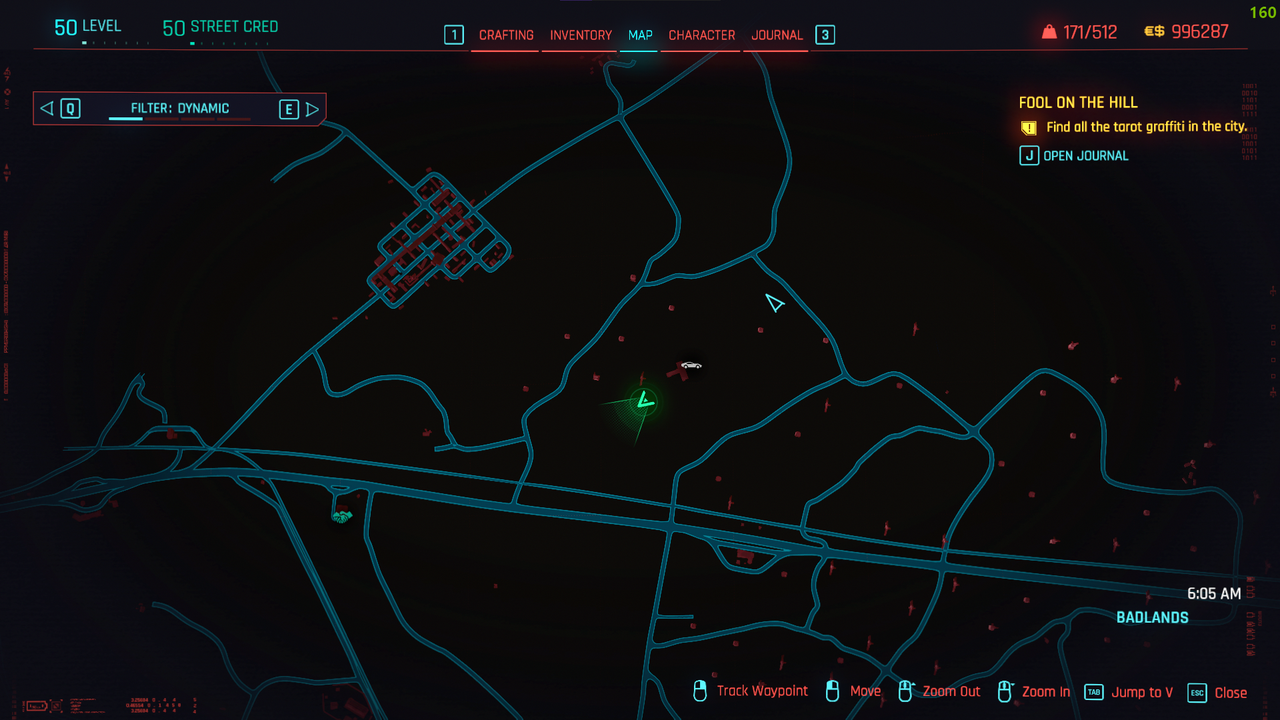
Task: Select the Map tab
Action: point(640,35)
